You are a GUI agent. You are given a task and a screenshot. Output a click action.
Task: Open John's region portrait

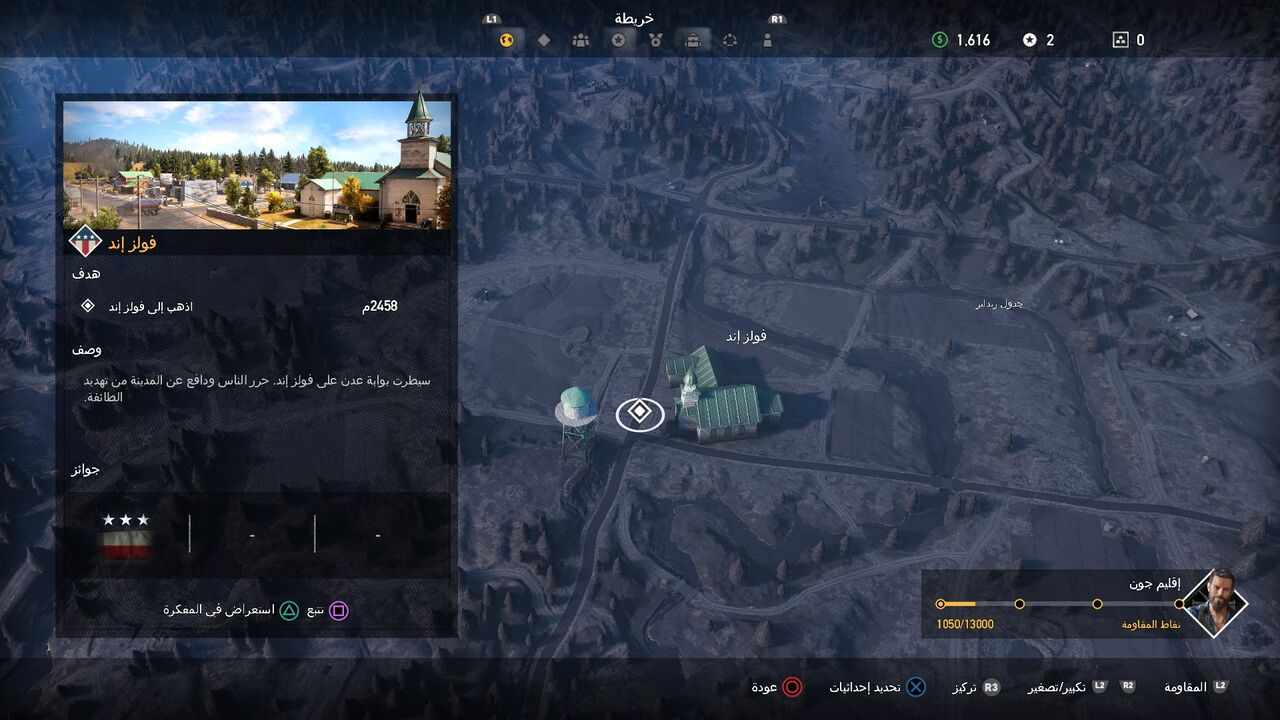click(x=1214, y=603)
